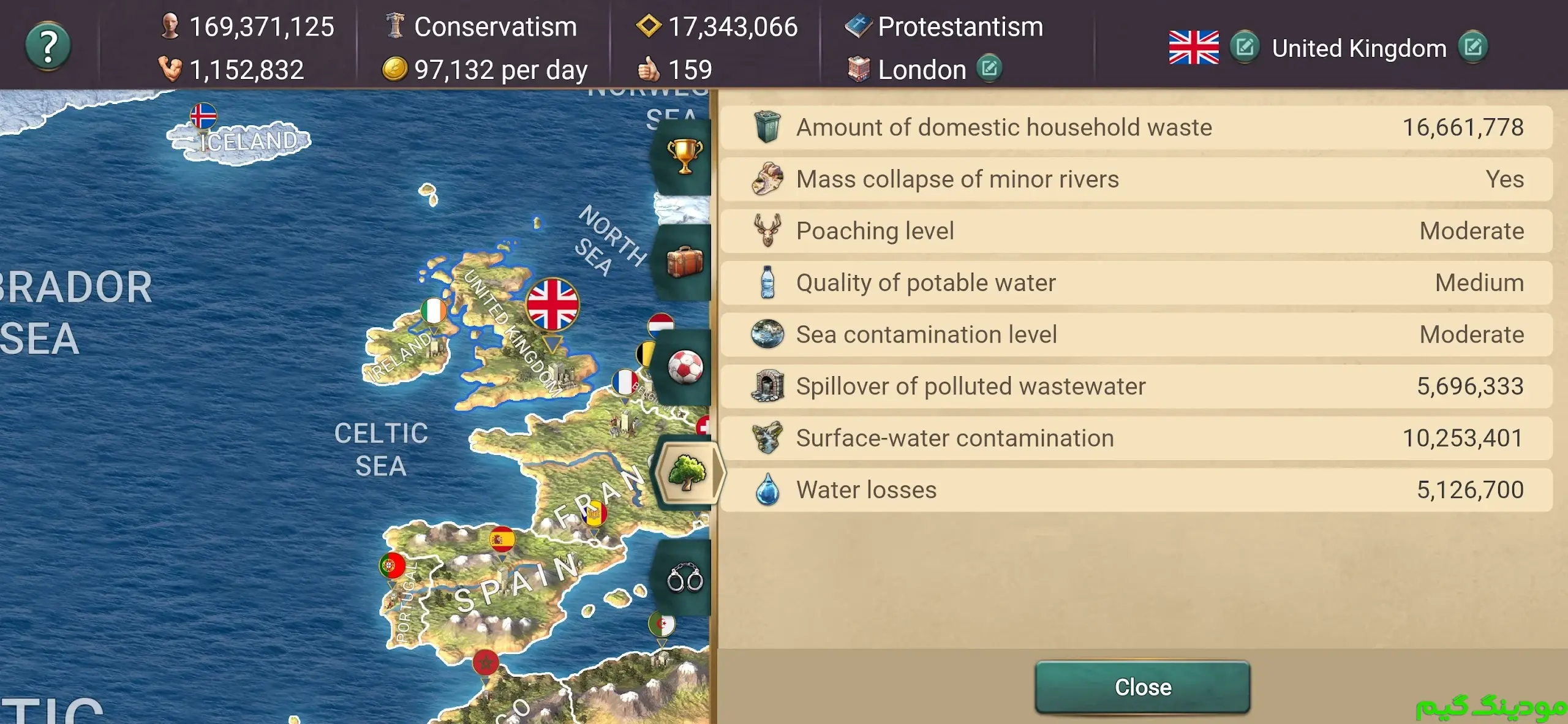Select the Spain flag marker on map
1568x724 pixels.
(x=502, y=540)
